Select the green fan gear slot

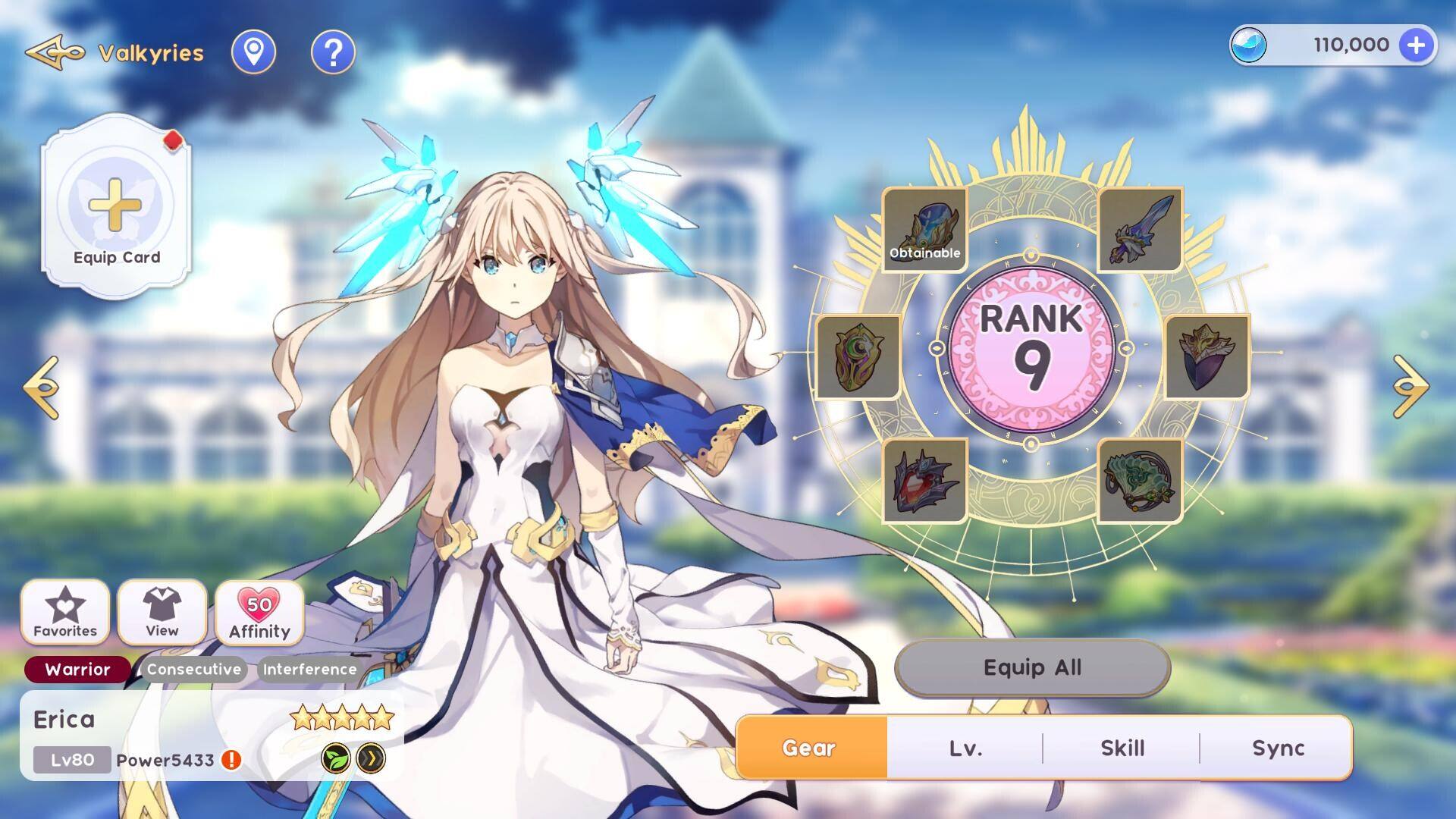(1140, 481)
